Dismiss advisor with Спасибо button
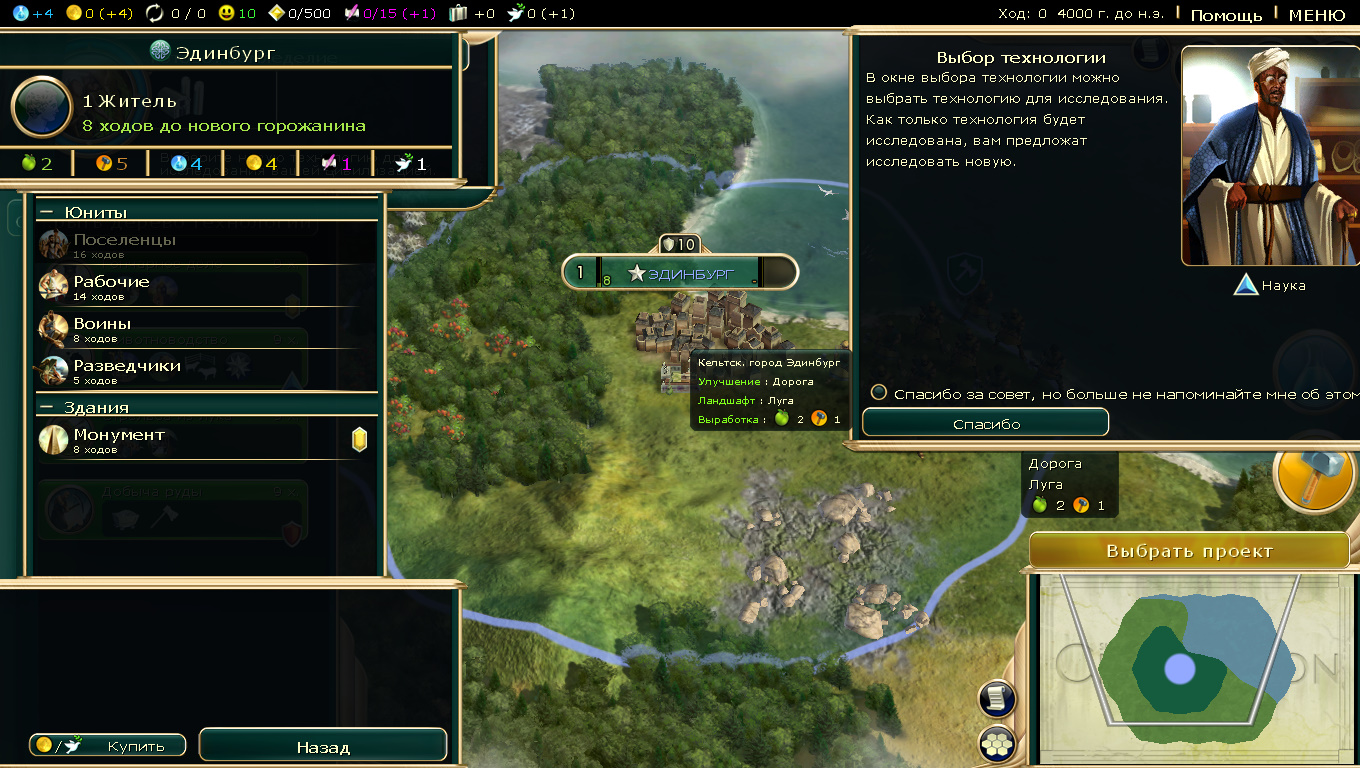Screen dimensions: 1360x768 point(985,423)
